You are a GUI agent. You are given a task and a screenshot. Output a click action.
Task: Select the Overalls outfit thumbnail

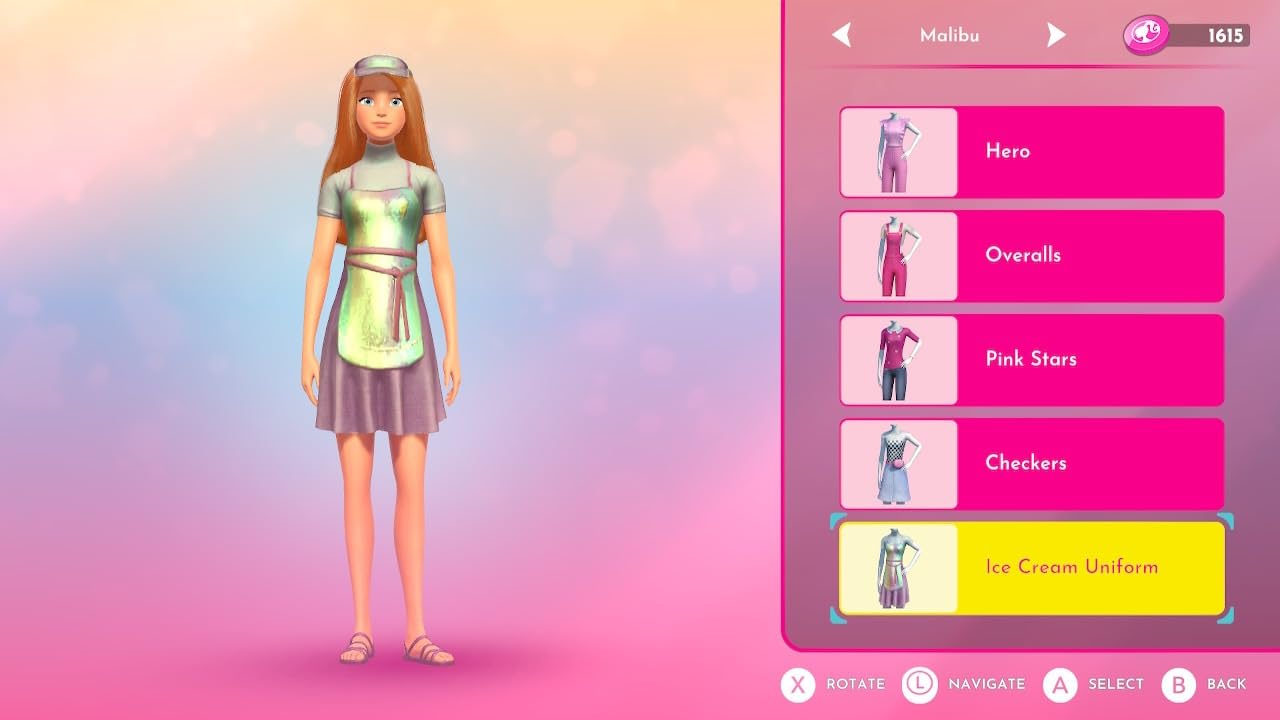pos(898,255)
